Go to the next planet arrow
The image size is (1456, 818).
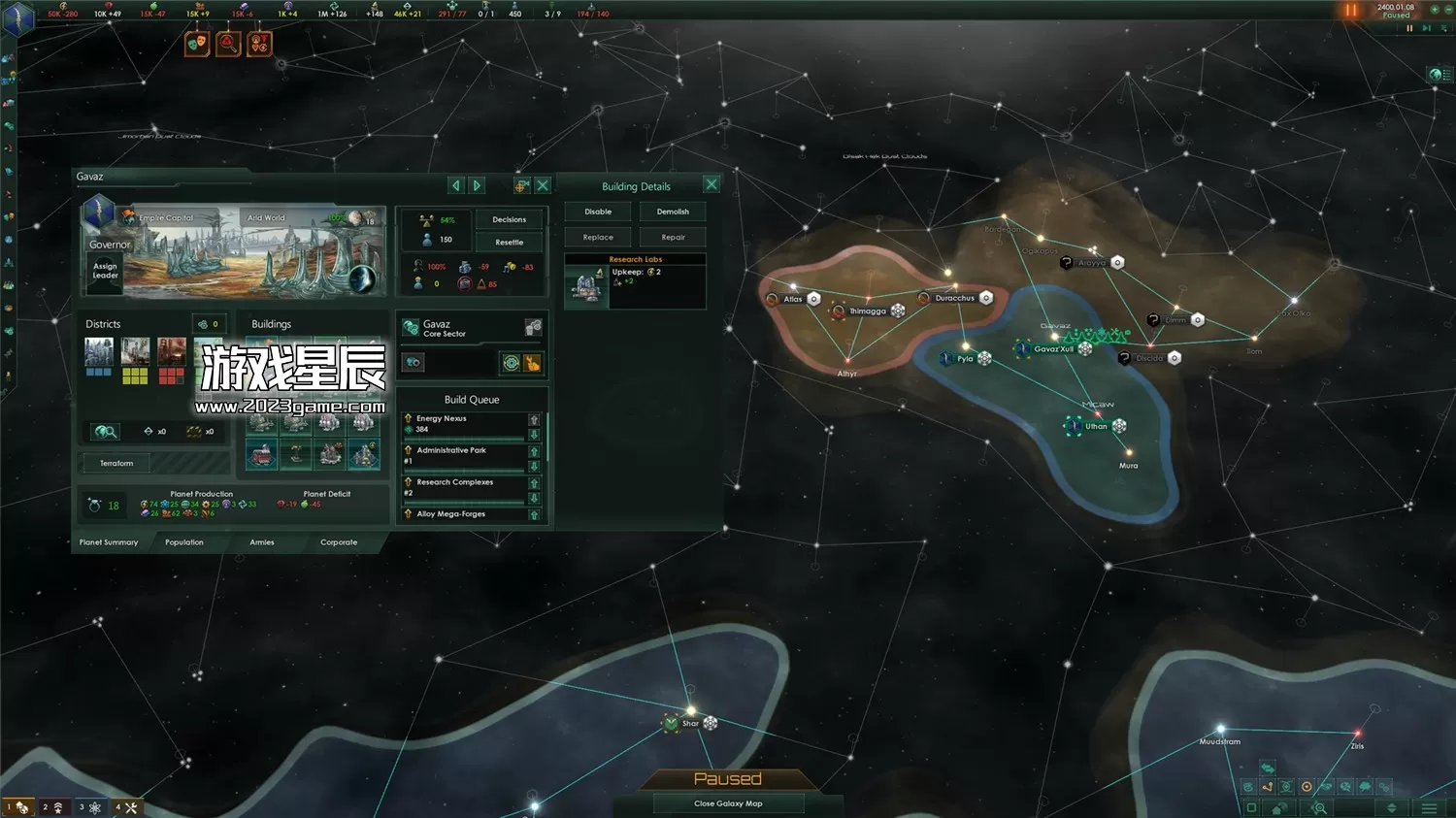(x=477, y=185)
